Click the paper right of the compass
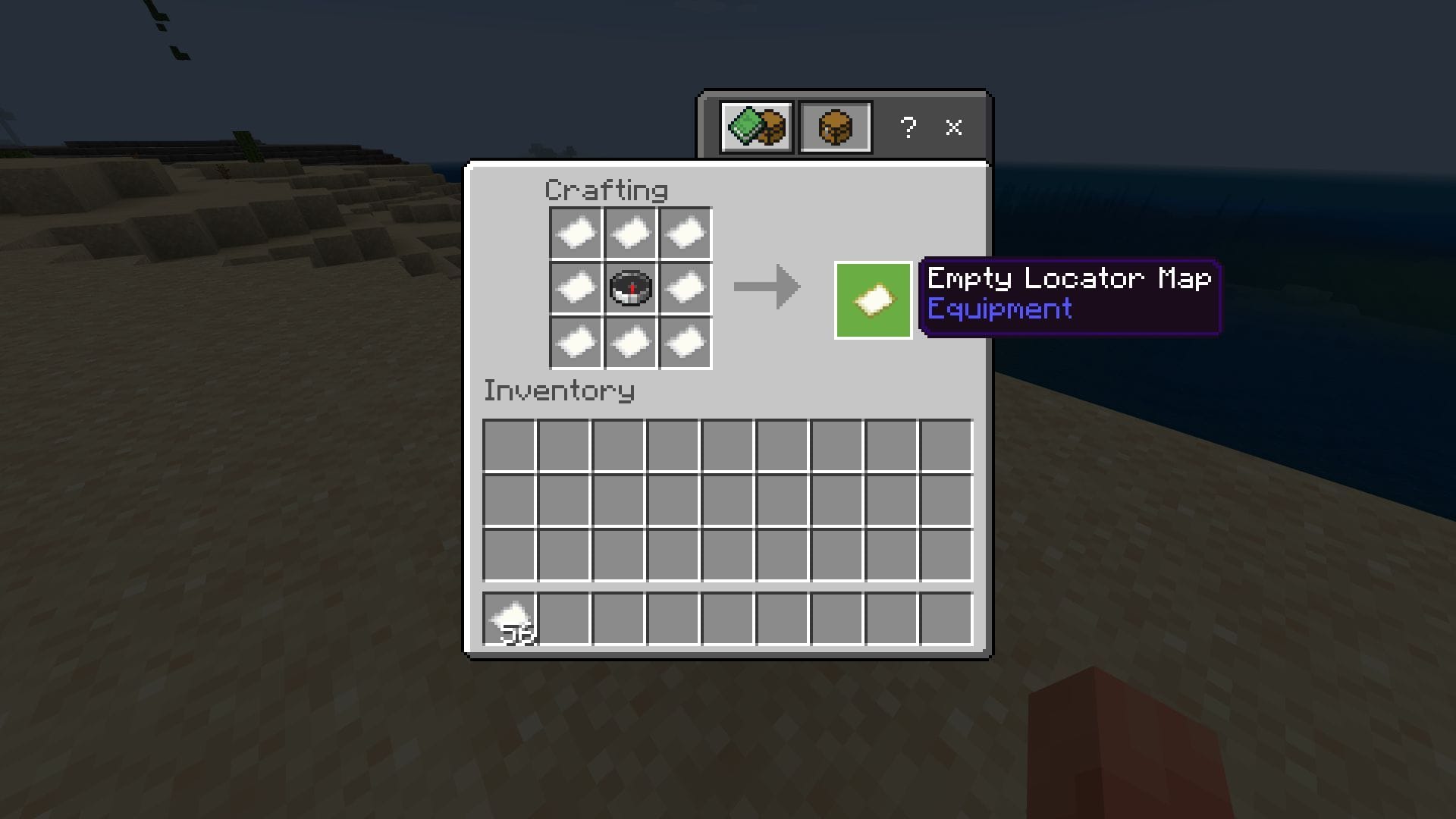Screen dimensions: 1456x819 click(684, 287)
